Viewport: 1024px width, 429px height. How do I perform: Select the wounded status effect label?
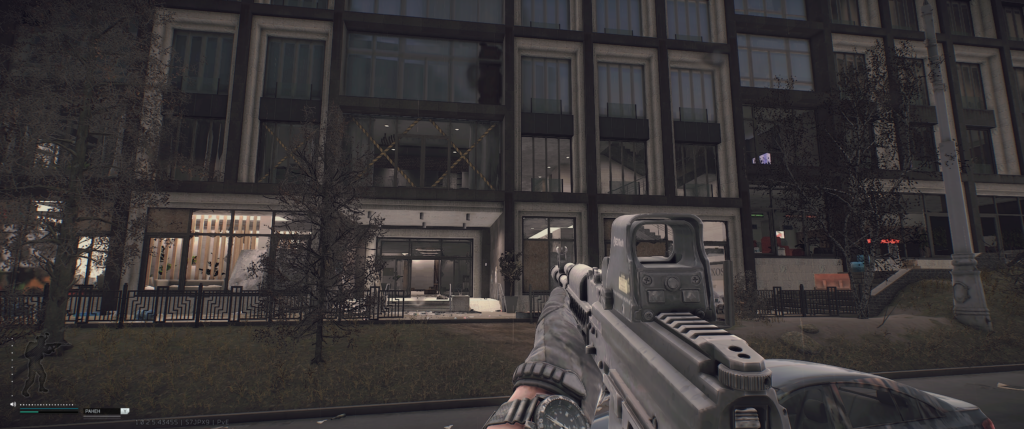click(x=95, y=410)
